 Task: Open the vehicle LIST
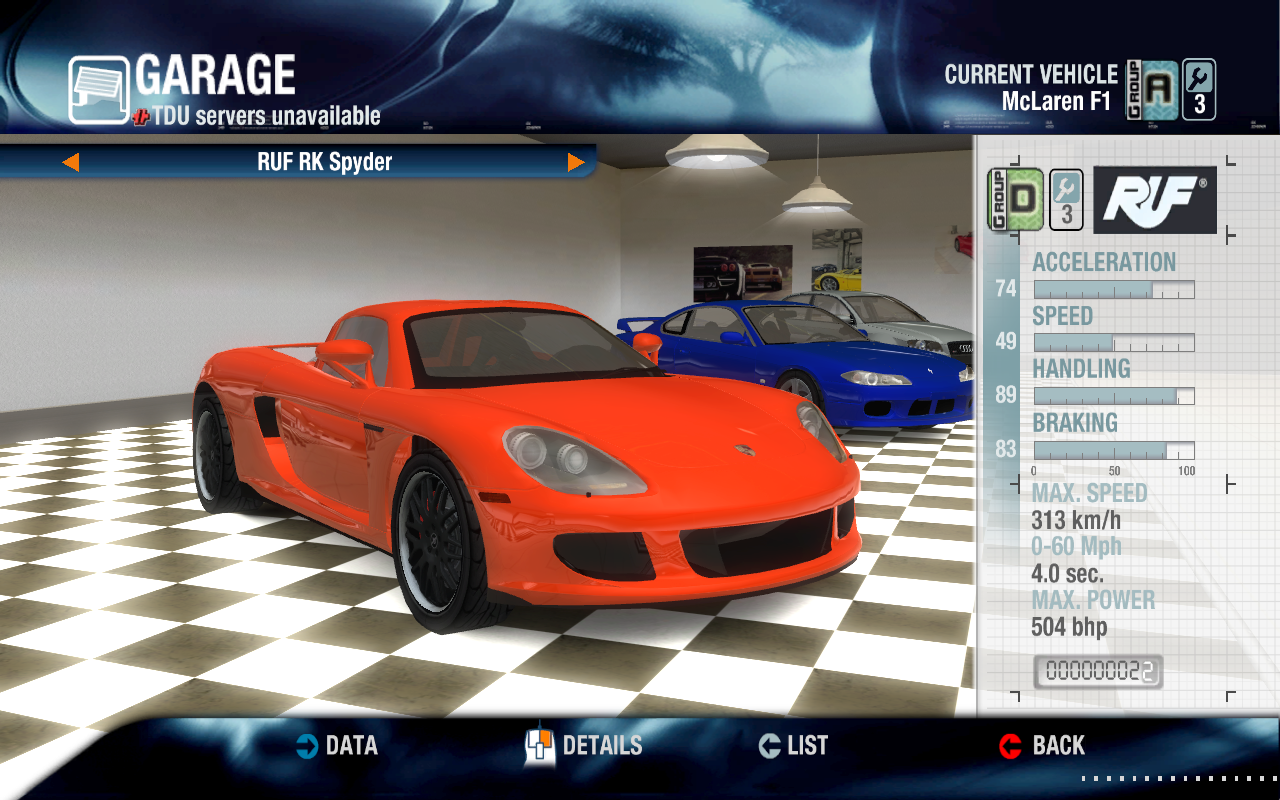(x=794, y=746)
